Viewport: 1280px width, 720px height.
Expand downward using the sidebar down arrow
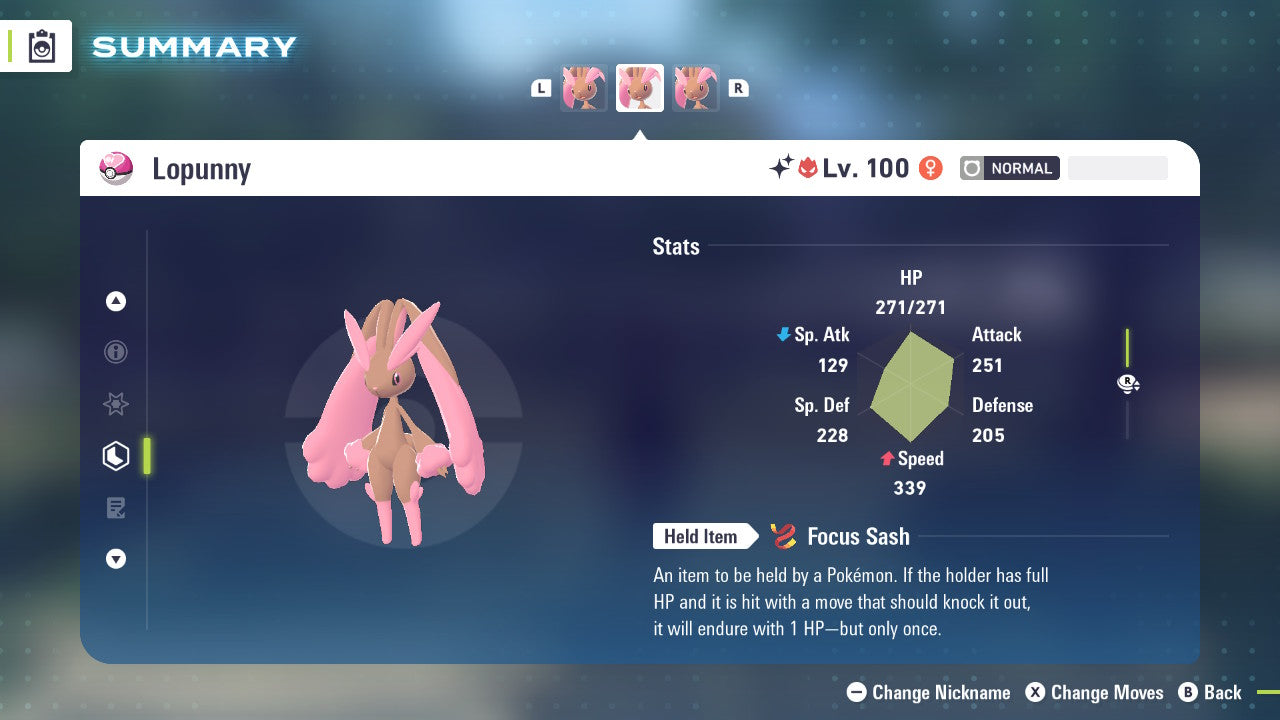116,559
